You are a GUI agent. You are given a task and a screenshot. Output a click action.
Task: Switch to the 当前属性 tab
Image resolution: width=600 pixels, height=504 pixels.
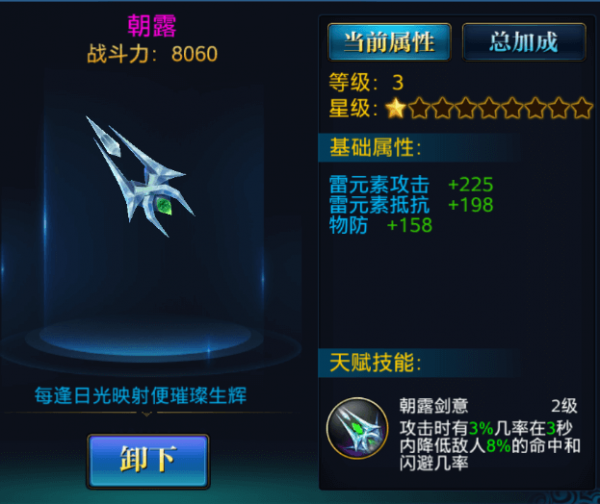pyautogui.click(x=389, y=42)
